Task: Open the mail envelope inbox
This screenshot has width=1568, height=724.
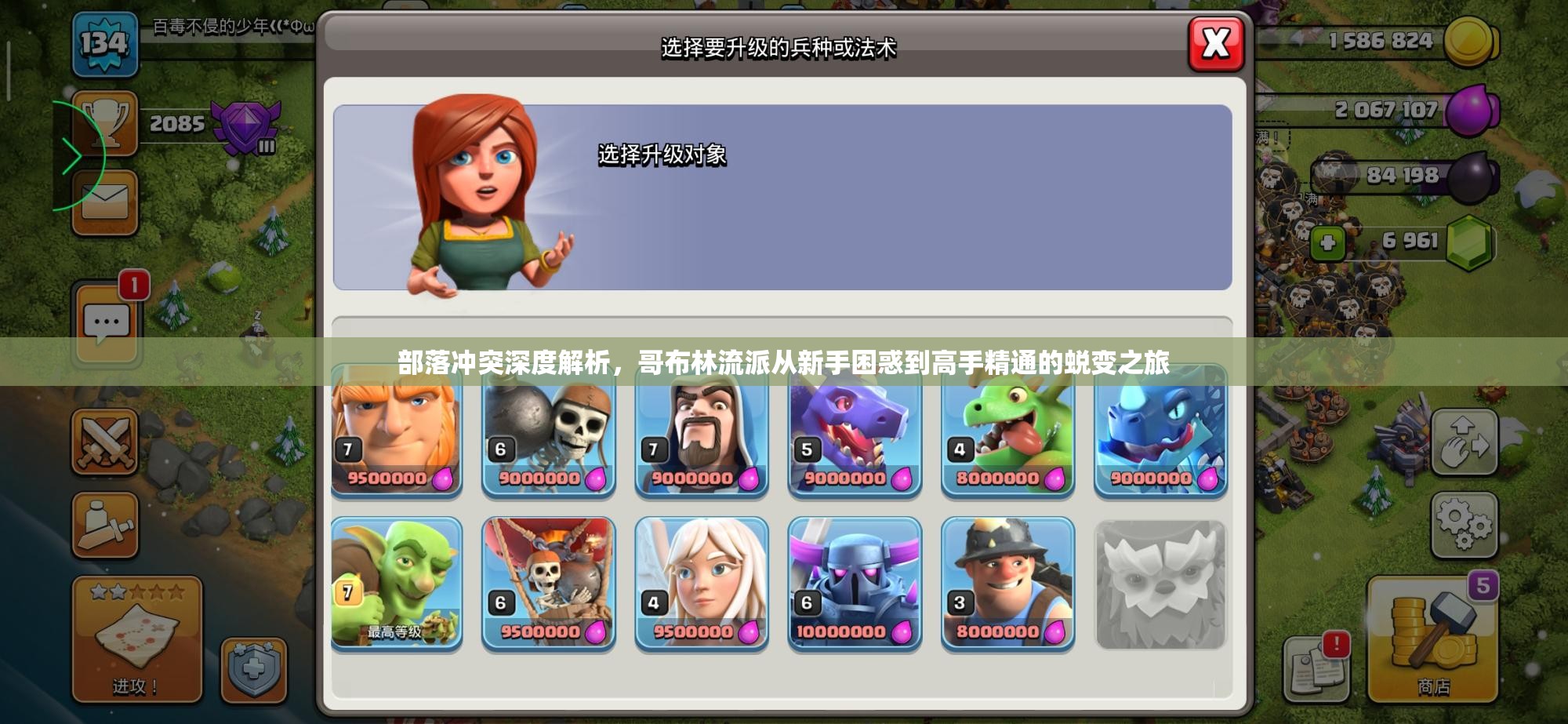Action: coord(105,202)
